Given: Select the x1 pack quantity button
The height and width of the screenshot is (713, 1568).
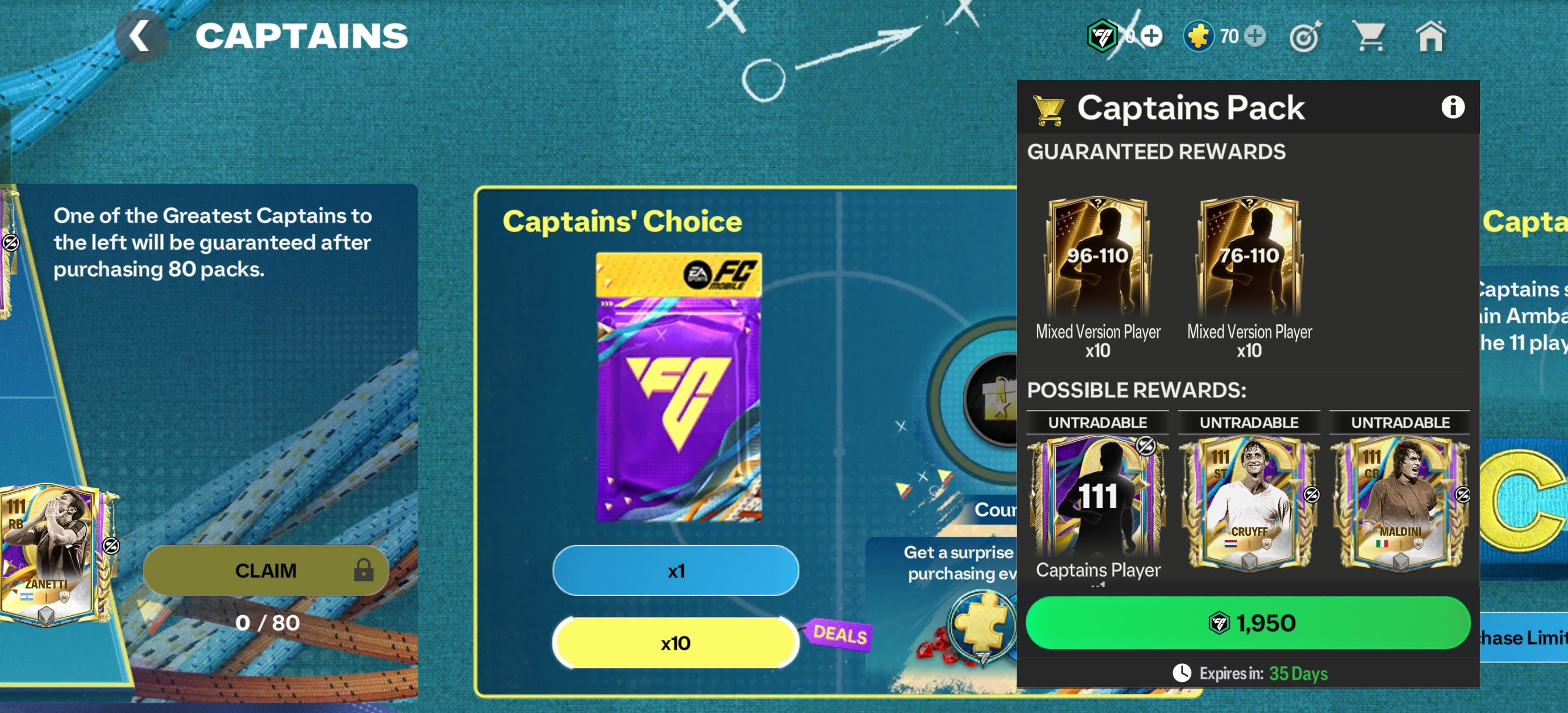Looking at the screenshot, I should [676, 570].
